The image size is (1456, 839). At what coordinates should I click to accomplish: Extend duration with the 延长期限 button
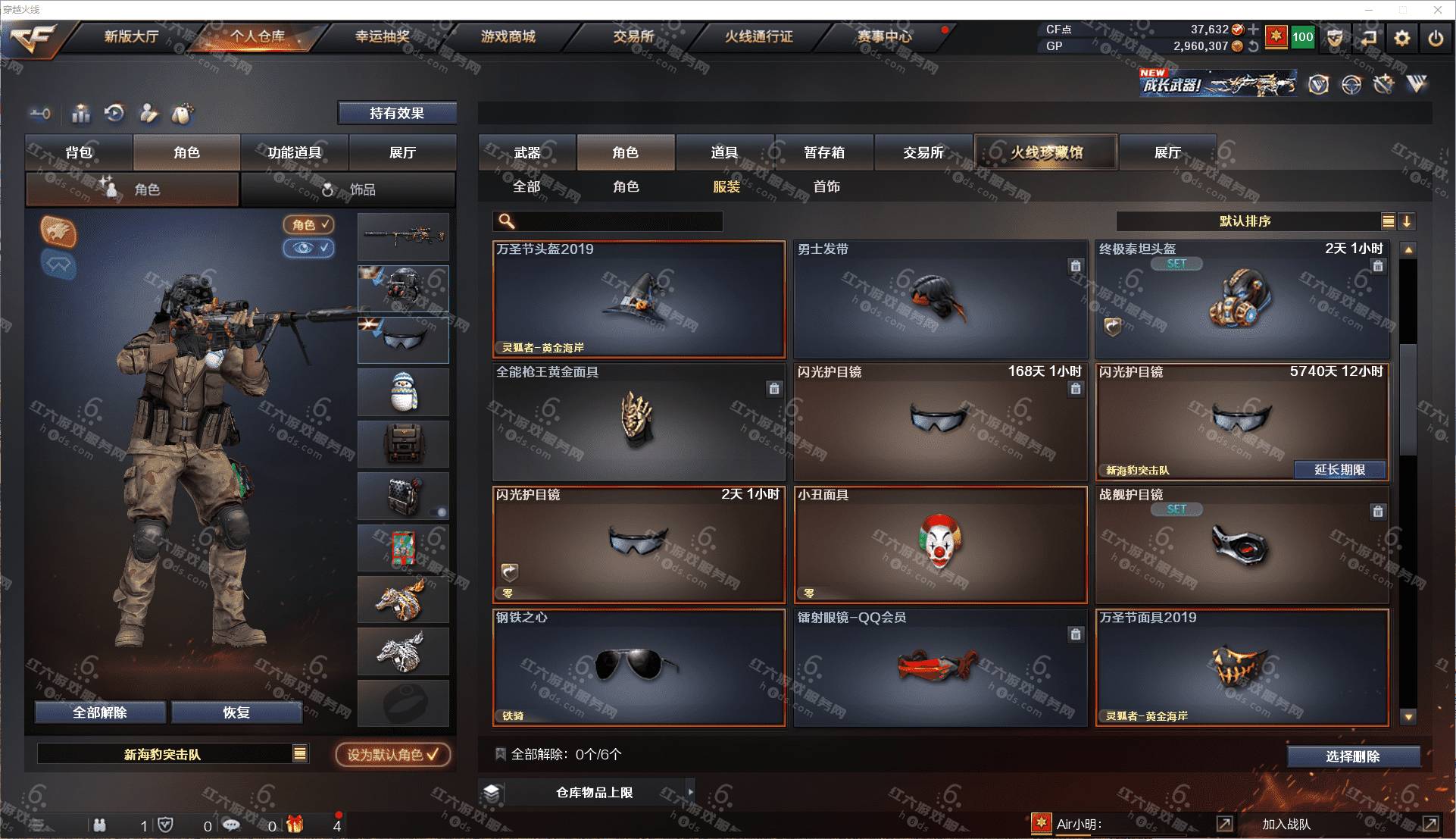pos(1339,470)
